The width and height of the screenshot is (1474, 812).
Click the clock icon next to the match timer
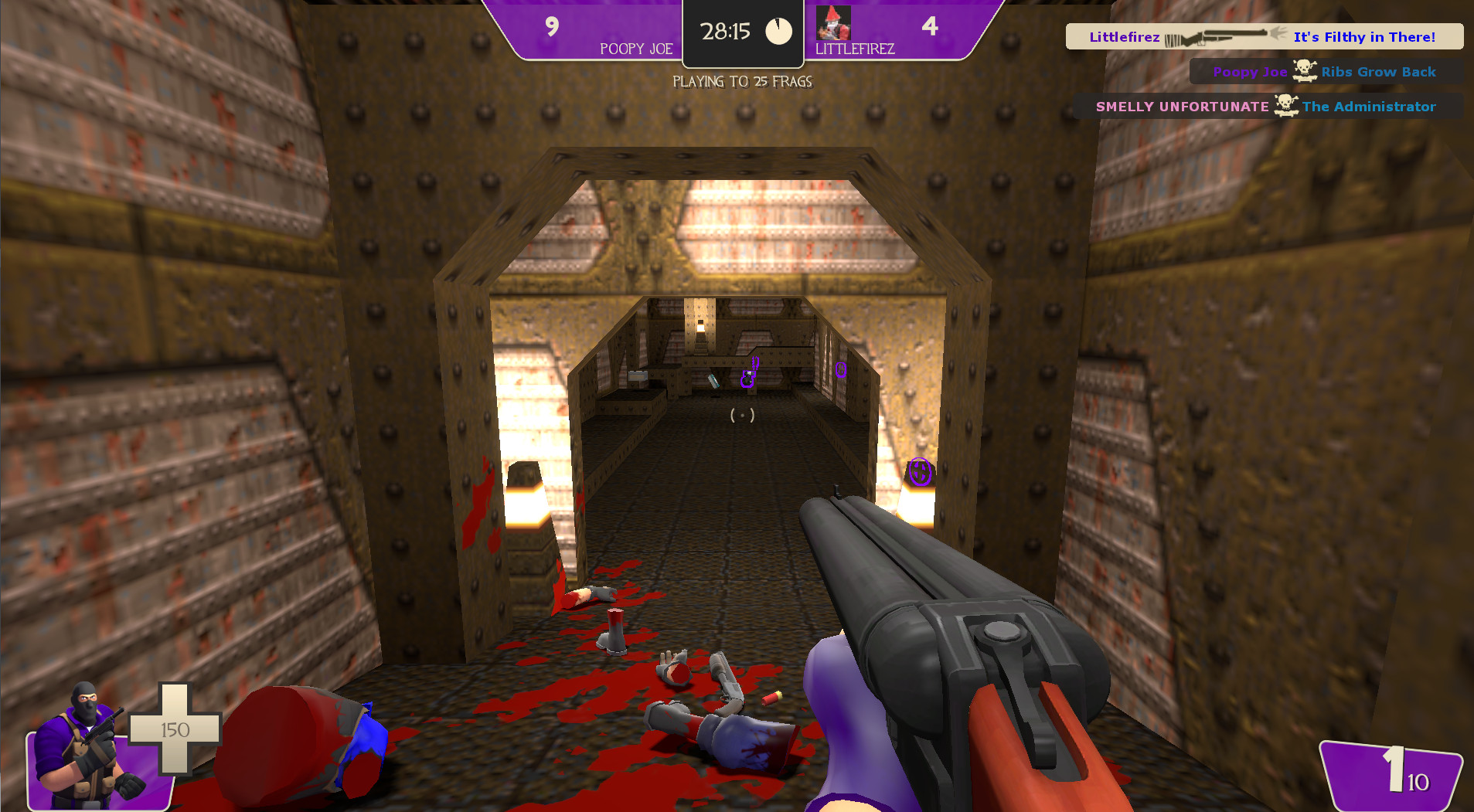click(777, 30)
